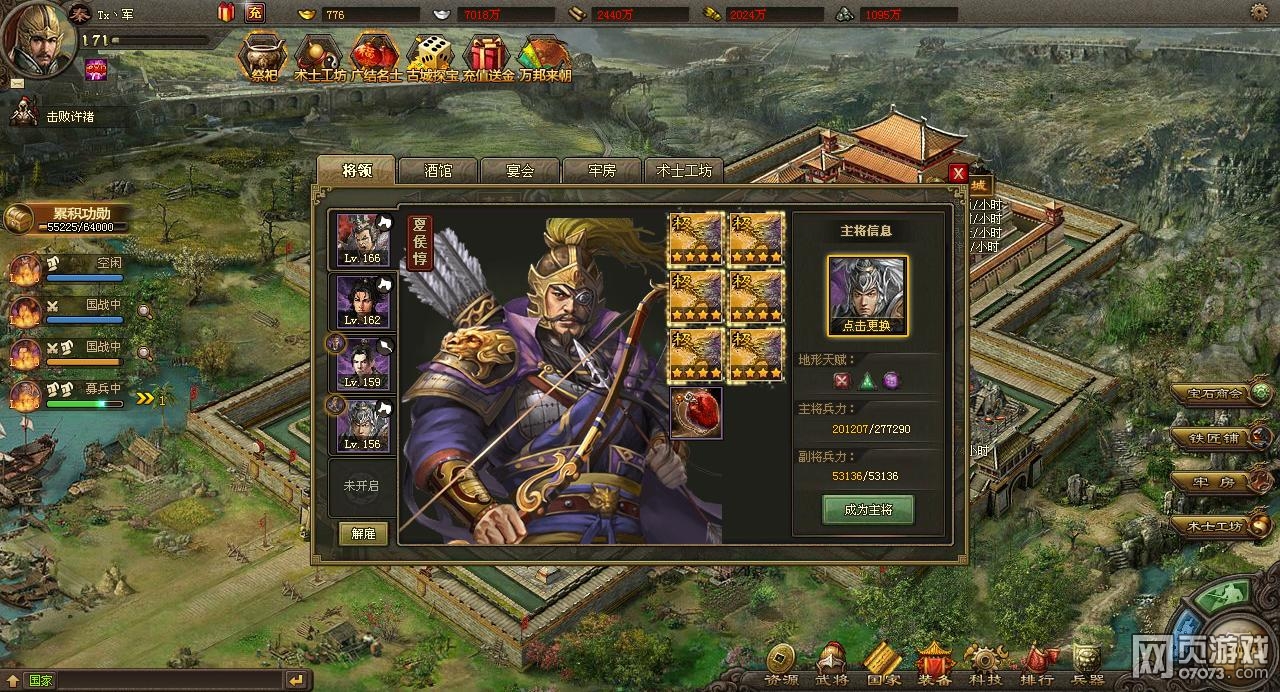Open the 科技 technology gear menu
This screenshot has height=692, width=1280.
pyautogui.click(x=986, y=664)
